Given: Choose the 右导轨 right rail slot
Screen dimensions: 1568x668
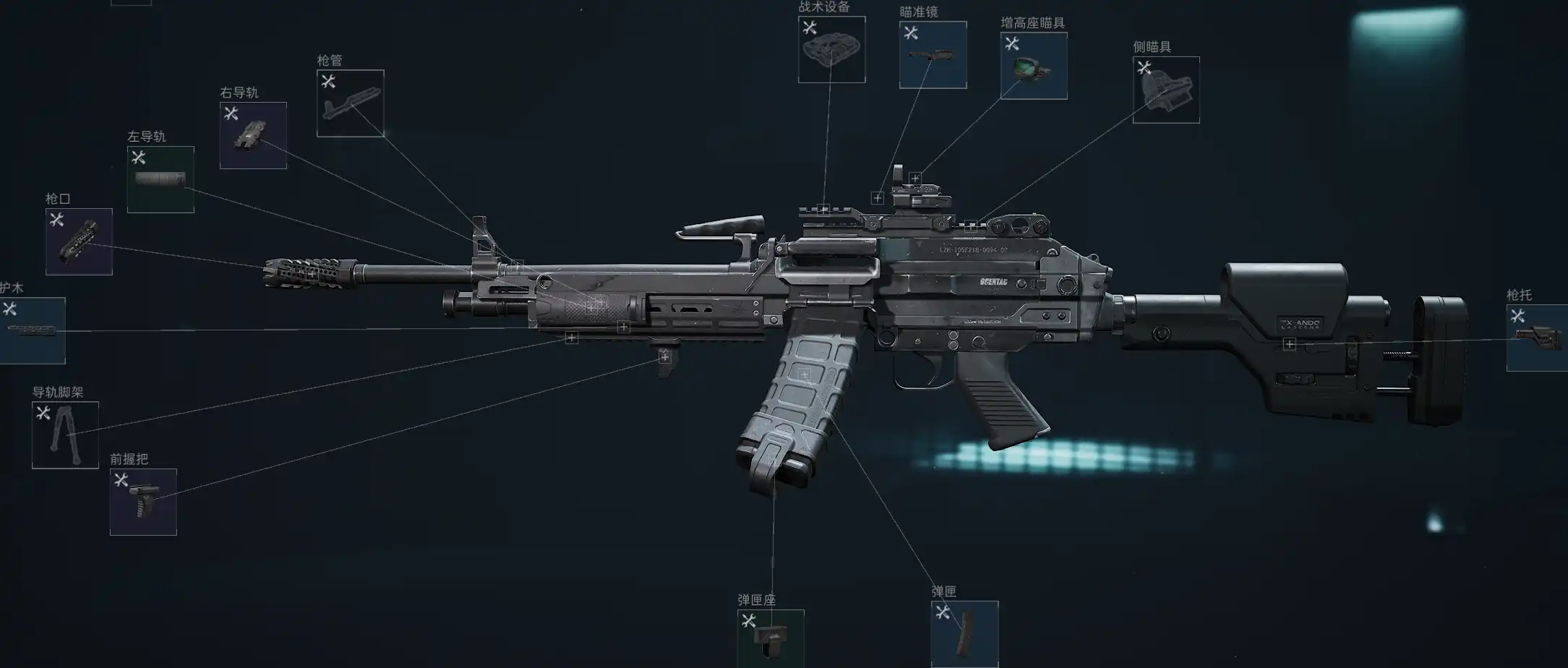Looking at the screenshot, I should point(253,135).
